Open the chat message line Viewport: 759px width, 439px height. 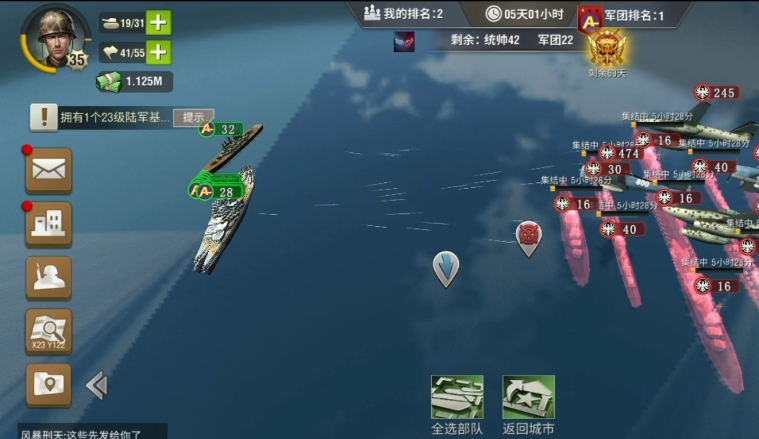pos(85,433)
